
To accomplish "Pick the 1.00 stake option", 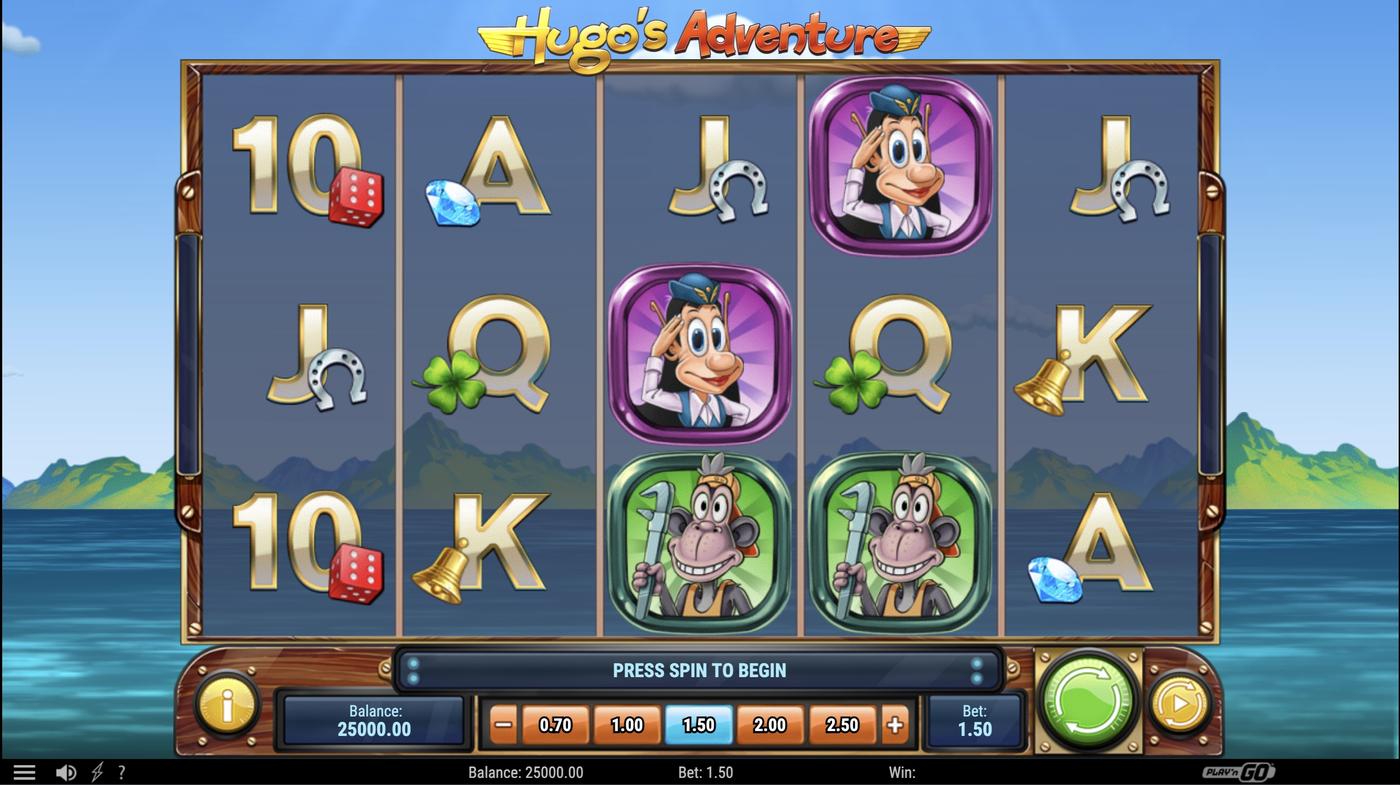I will pos(627,724).
